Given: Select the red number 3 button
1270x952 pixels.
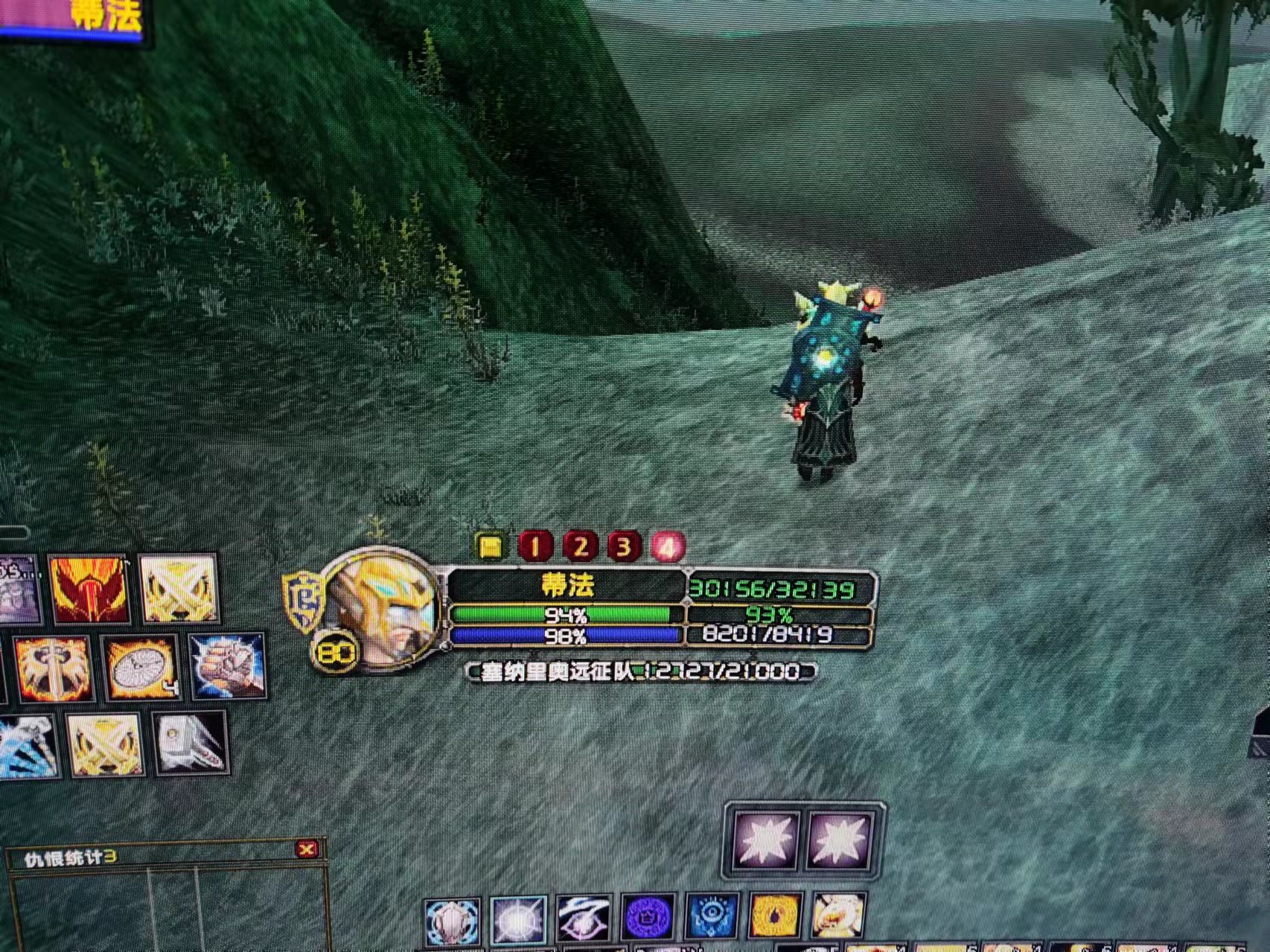Looking at the screenshot, I should click(624, 547).
